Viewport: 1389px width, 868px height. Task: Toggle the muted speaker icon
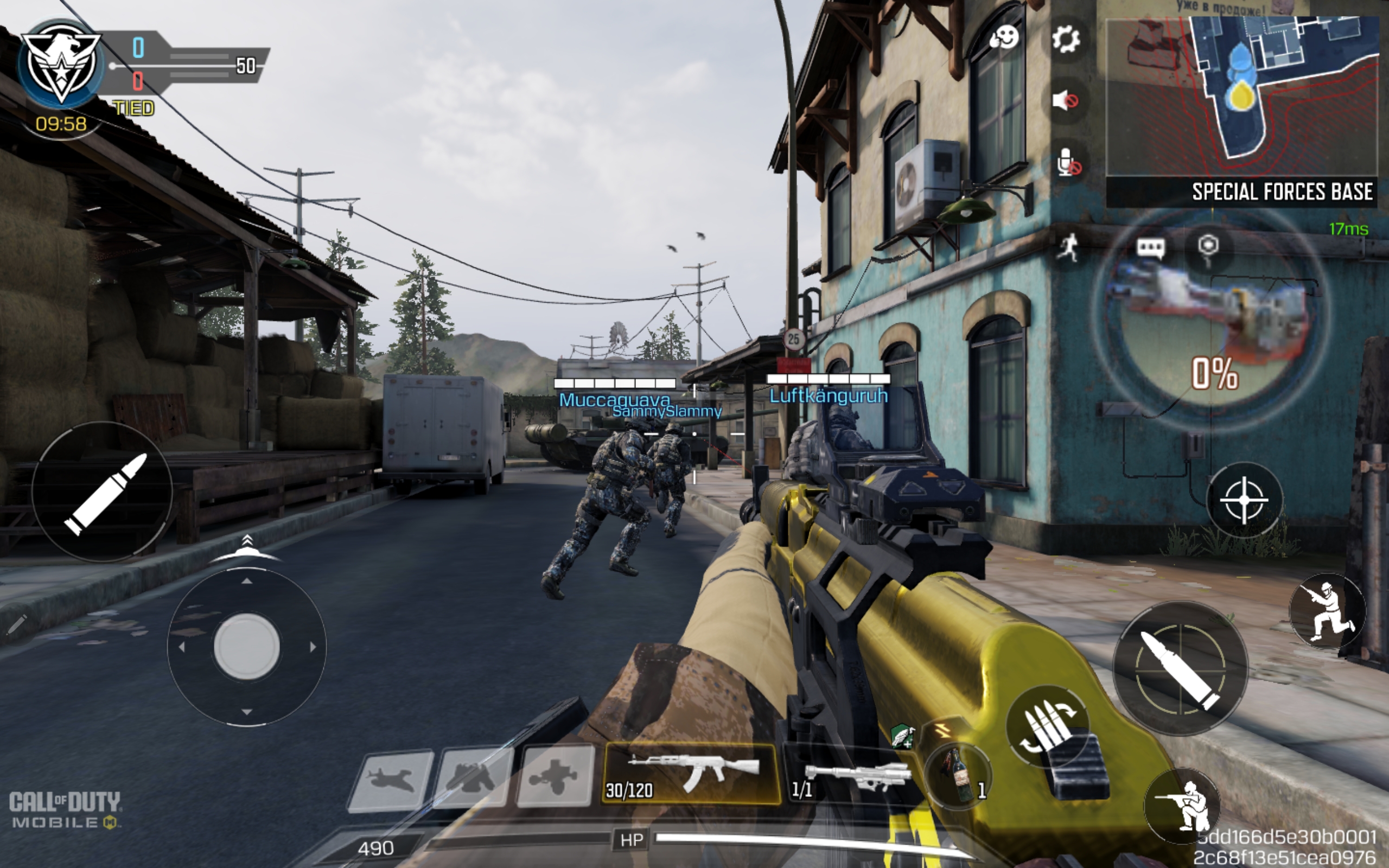tap(1065, 101)
